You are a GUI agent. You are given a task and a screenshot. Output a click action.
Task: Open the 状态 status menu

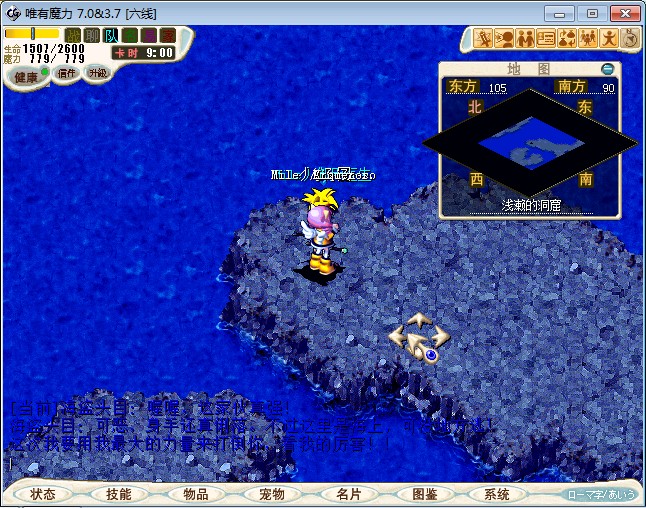[43, 494]
